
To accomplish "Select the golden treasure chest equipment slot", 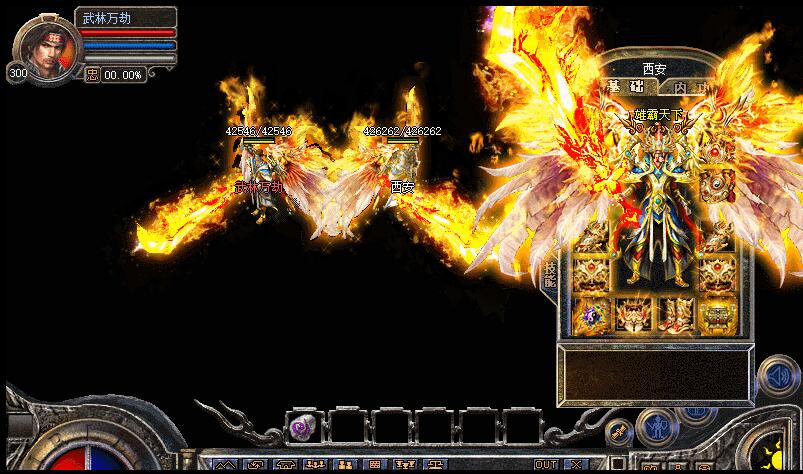I will pyautogui.click(x=718, y=314).
